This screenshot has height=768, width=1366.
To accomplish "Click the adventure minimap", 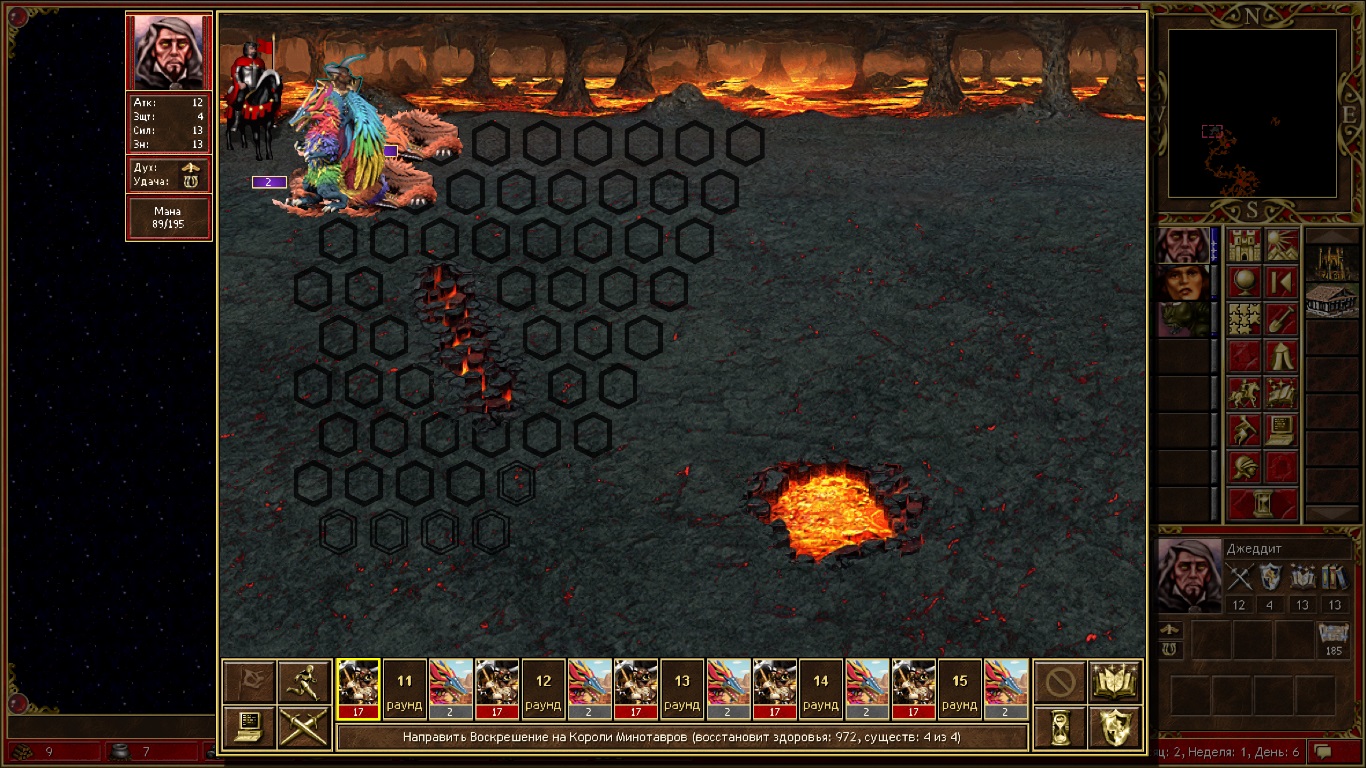I will [1252, 112].
